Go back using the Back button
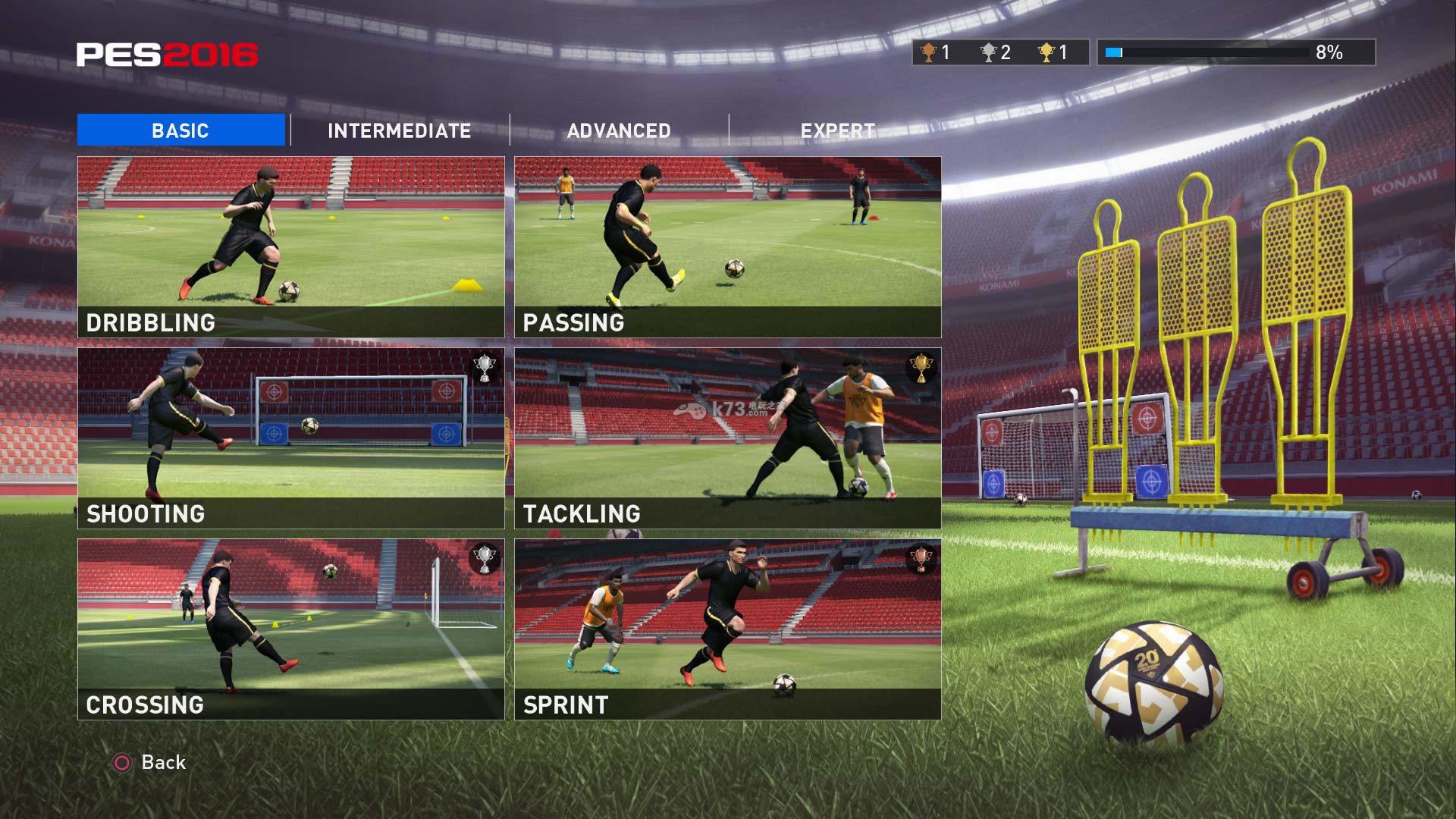The width and height of the screenshot is (1456, 819). 150,762
